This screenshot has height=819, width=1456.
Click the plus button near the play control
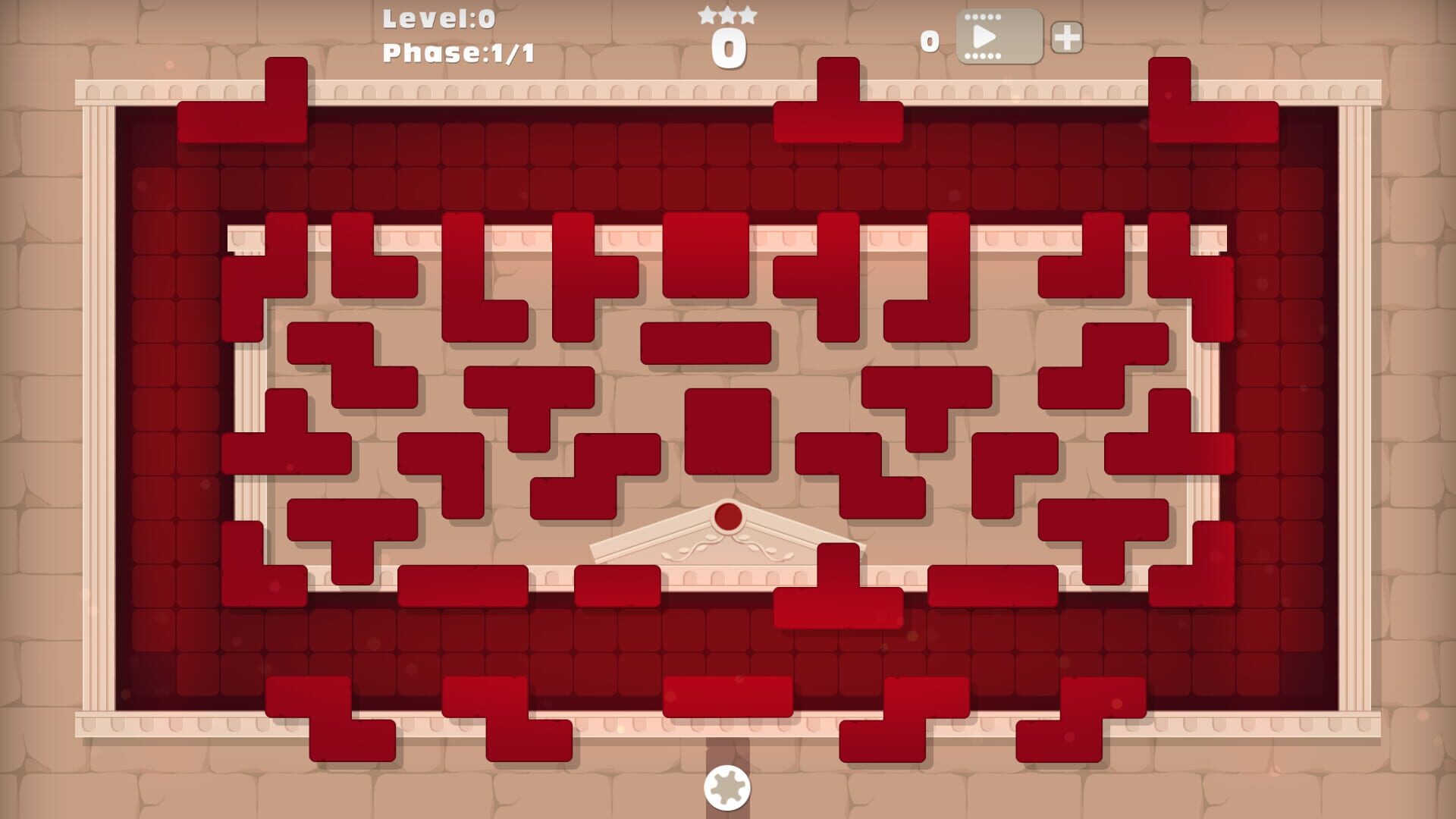[x=1068, y=39]
